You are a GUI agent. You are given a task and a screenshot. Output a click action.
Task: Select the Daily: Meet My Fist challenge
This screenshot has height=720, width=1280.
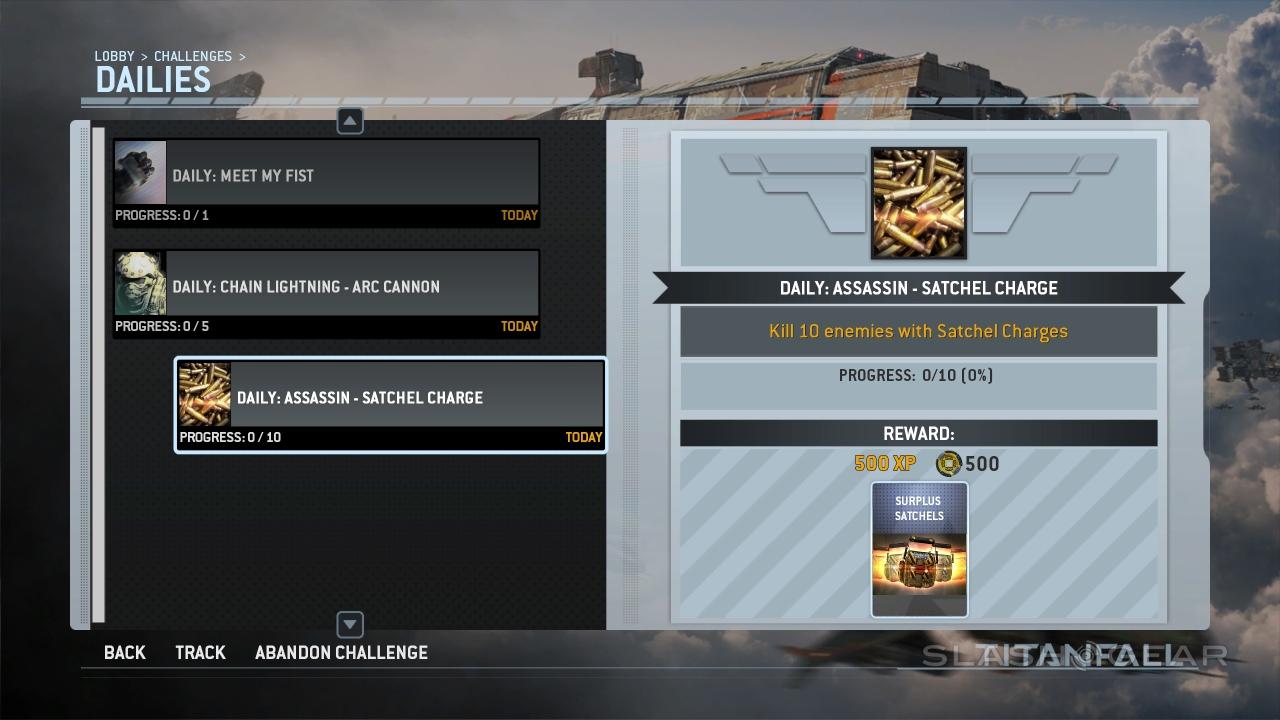pos(326,182)
